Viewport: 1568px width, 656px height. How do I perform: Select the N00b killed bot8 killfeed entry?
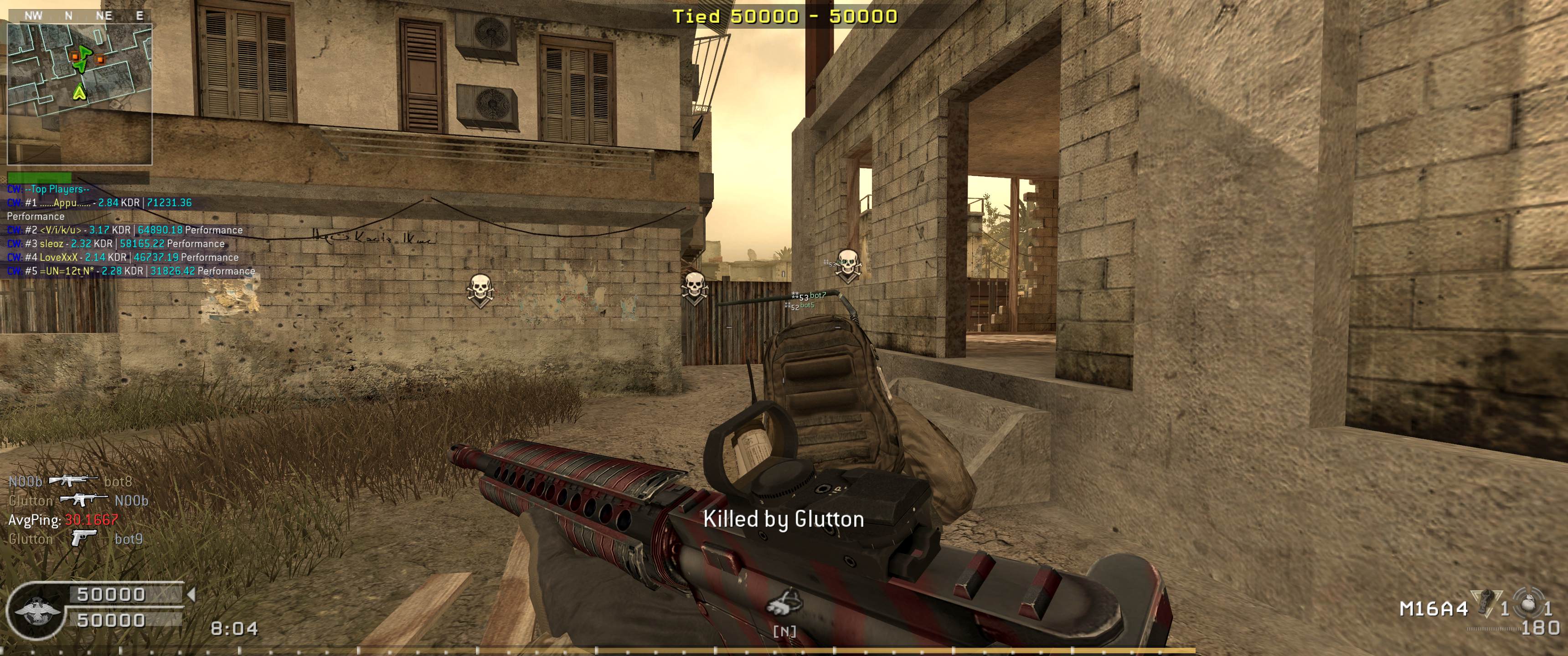[x=70, y=482]
